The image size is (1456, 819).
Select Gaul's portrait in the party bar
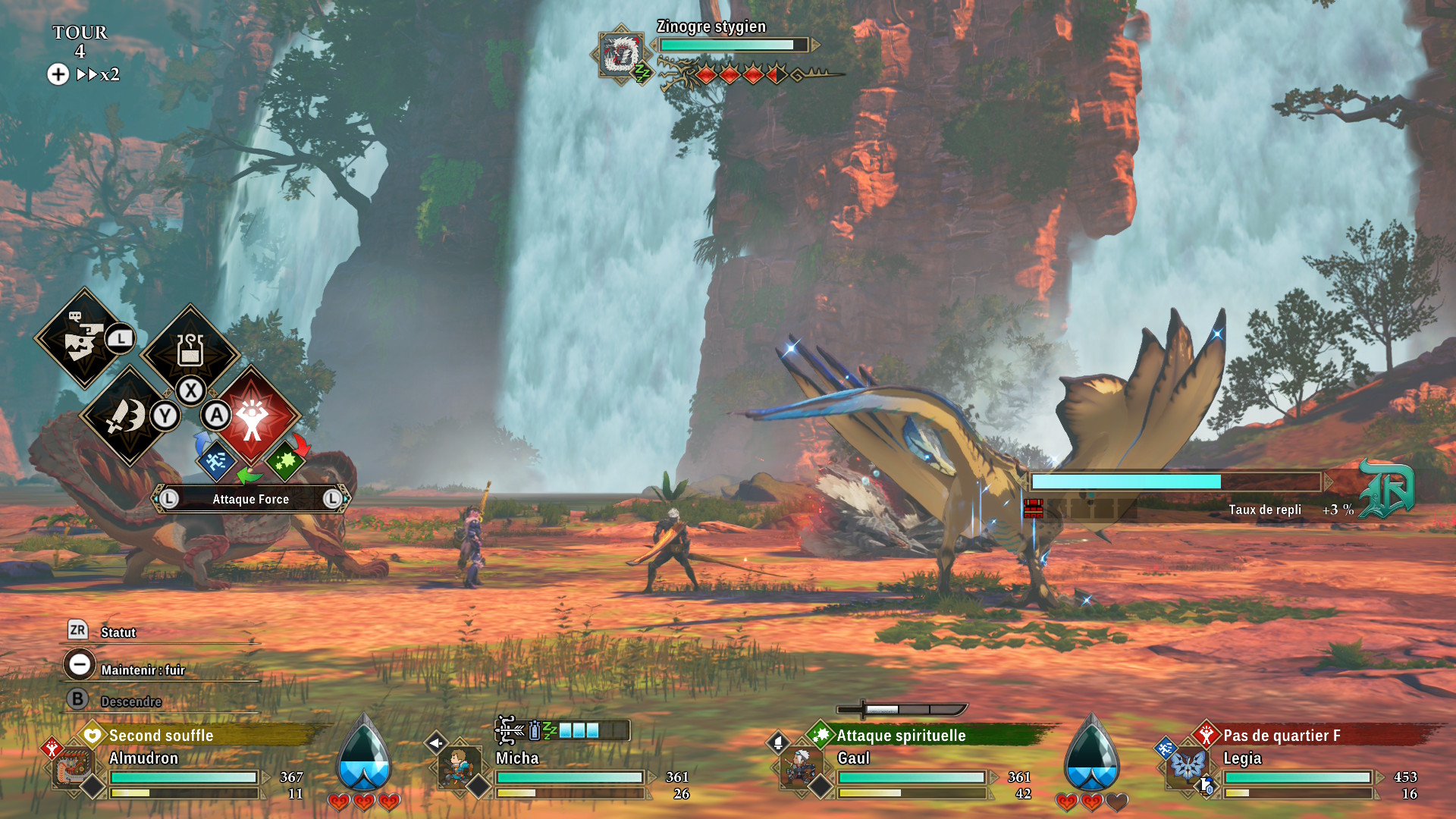point(799,767)
